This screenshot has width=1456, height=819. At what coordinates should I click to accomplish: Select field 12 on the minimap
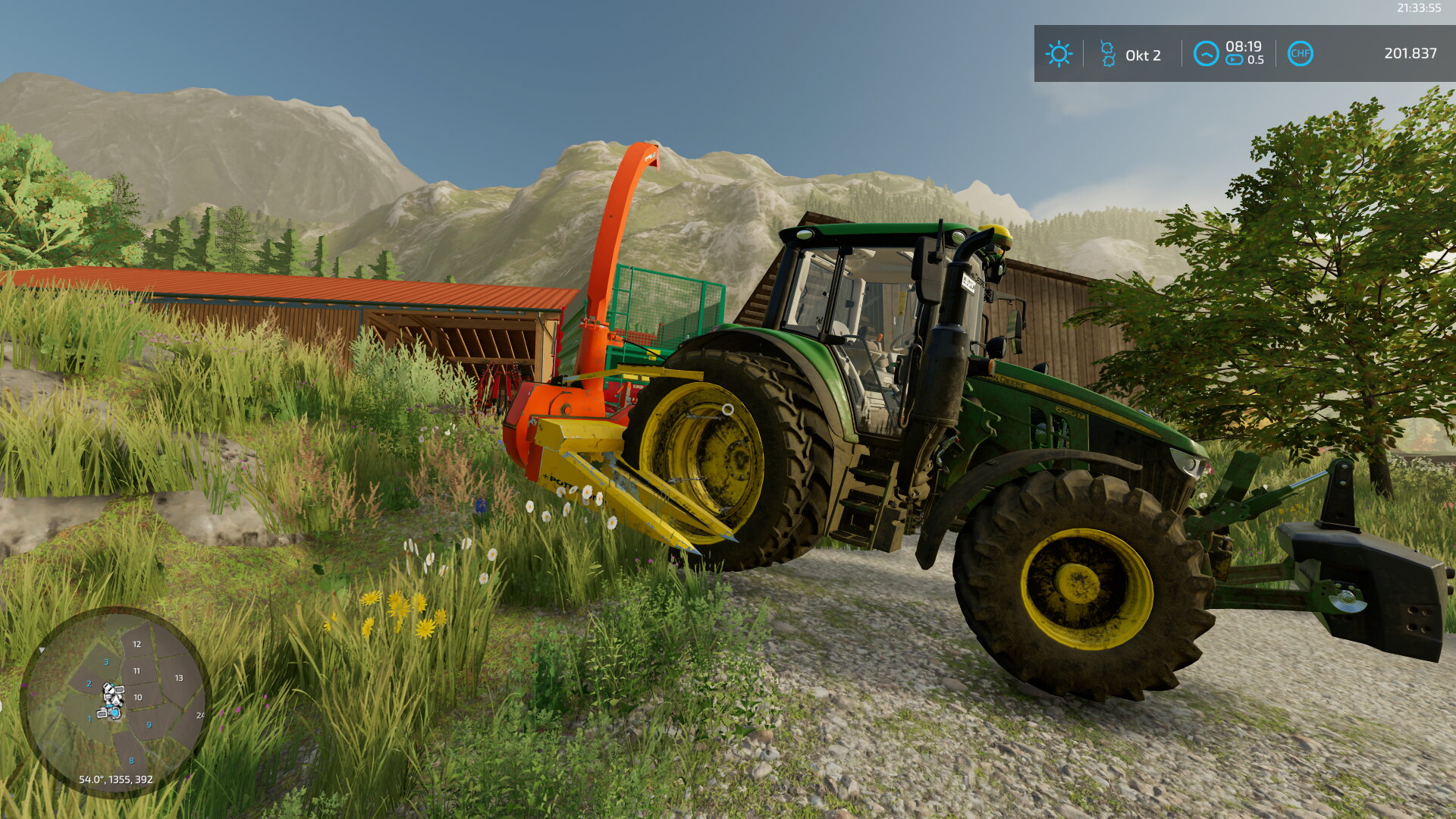pos(136,644)
